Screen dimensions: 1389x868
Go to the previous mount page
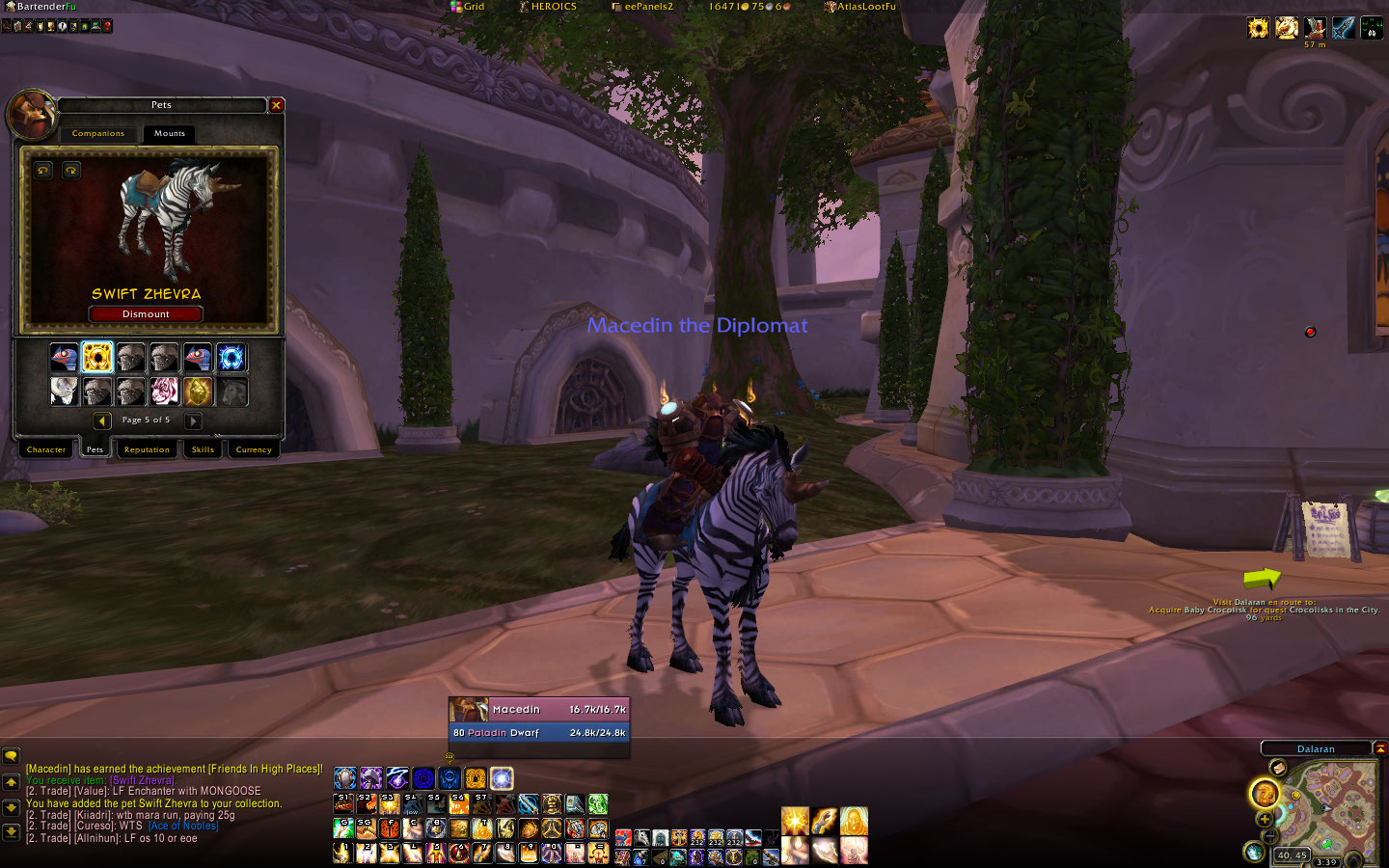[102, 420]
